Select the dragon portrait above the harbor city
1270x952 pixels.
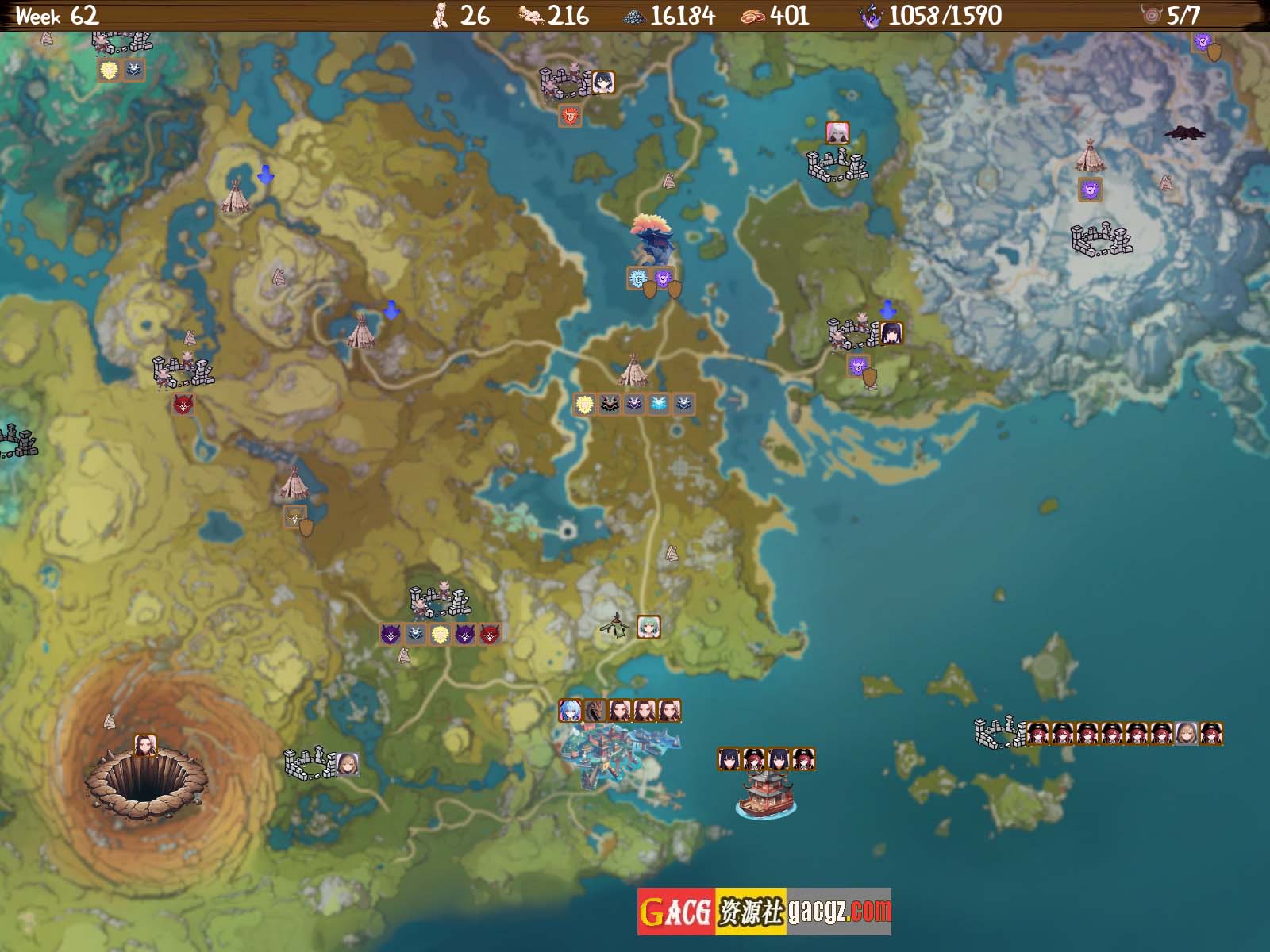(595, 711)
